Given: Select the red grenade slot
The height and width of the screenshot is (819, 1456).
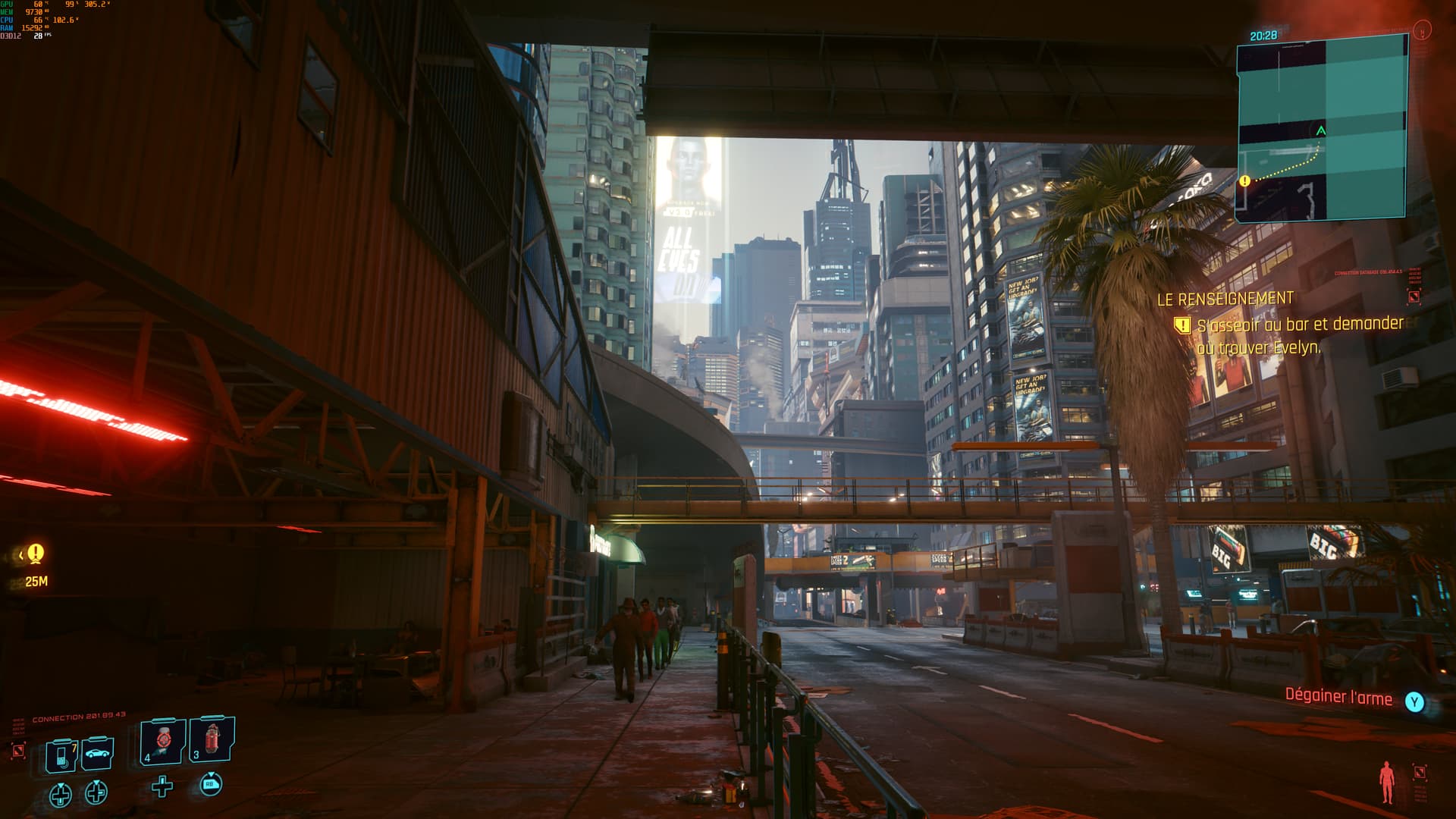Looking at the screenshot, I should pyautogui.click(x=212, y=738).
